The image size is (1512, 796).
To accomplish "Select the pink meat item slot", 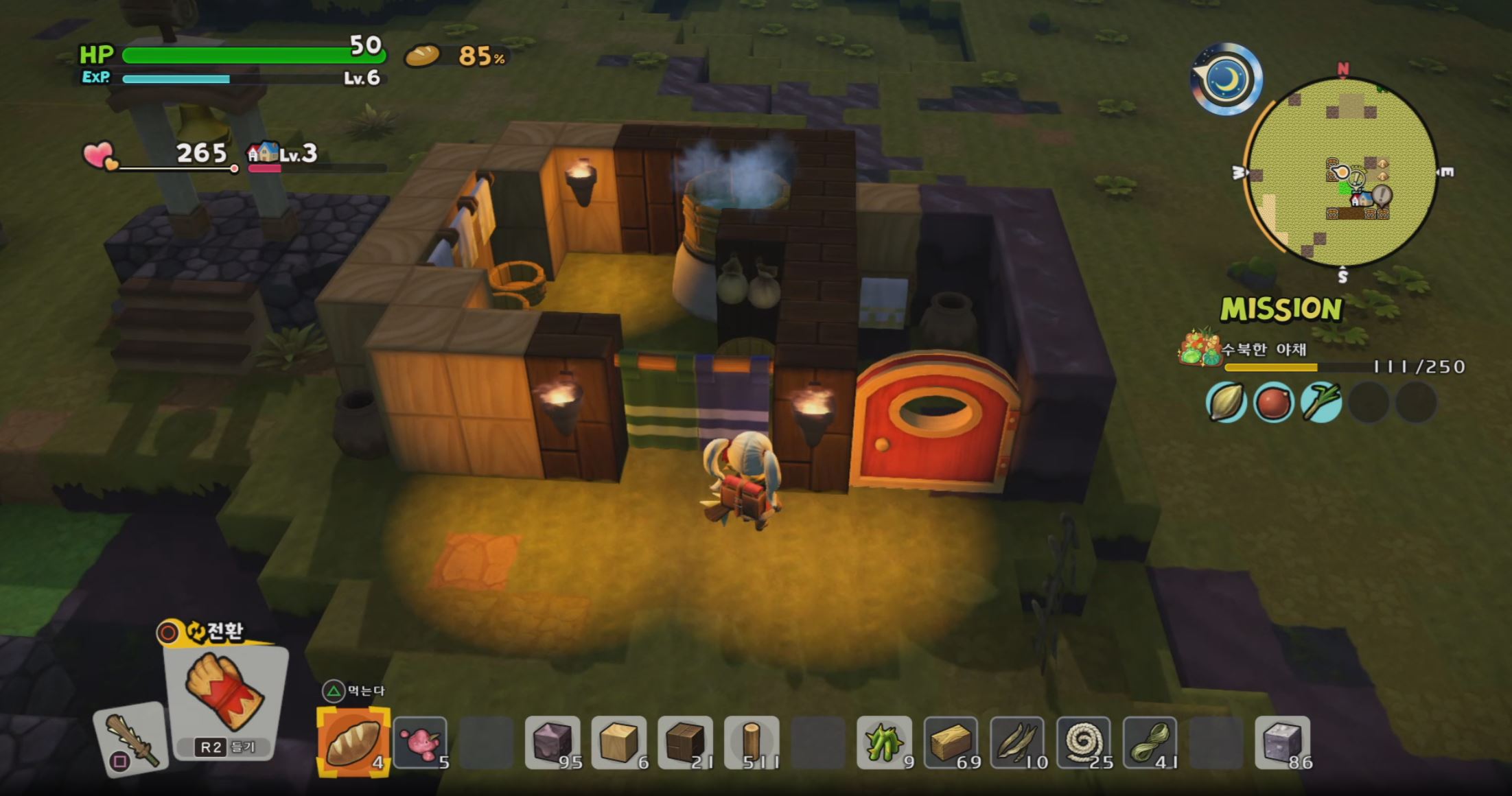I will [420, 743].
